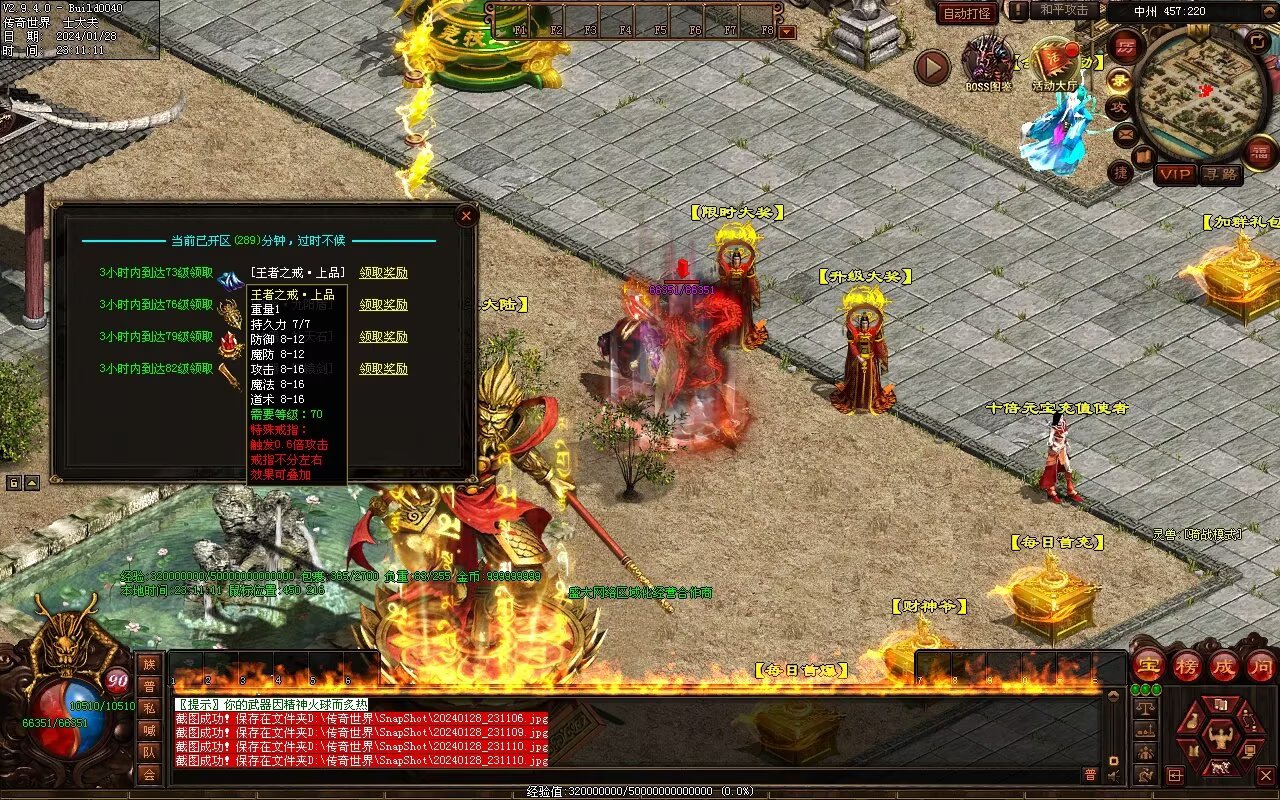
Task: Claim the level 73 reward (领取奖励)
Action: click(384, 273)
